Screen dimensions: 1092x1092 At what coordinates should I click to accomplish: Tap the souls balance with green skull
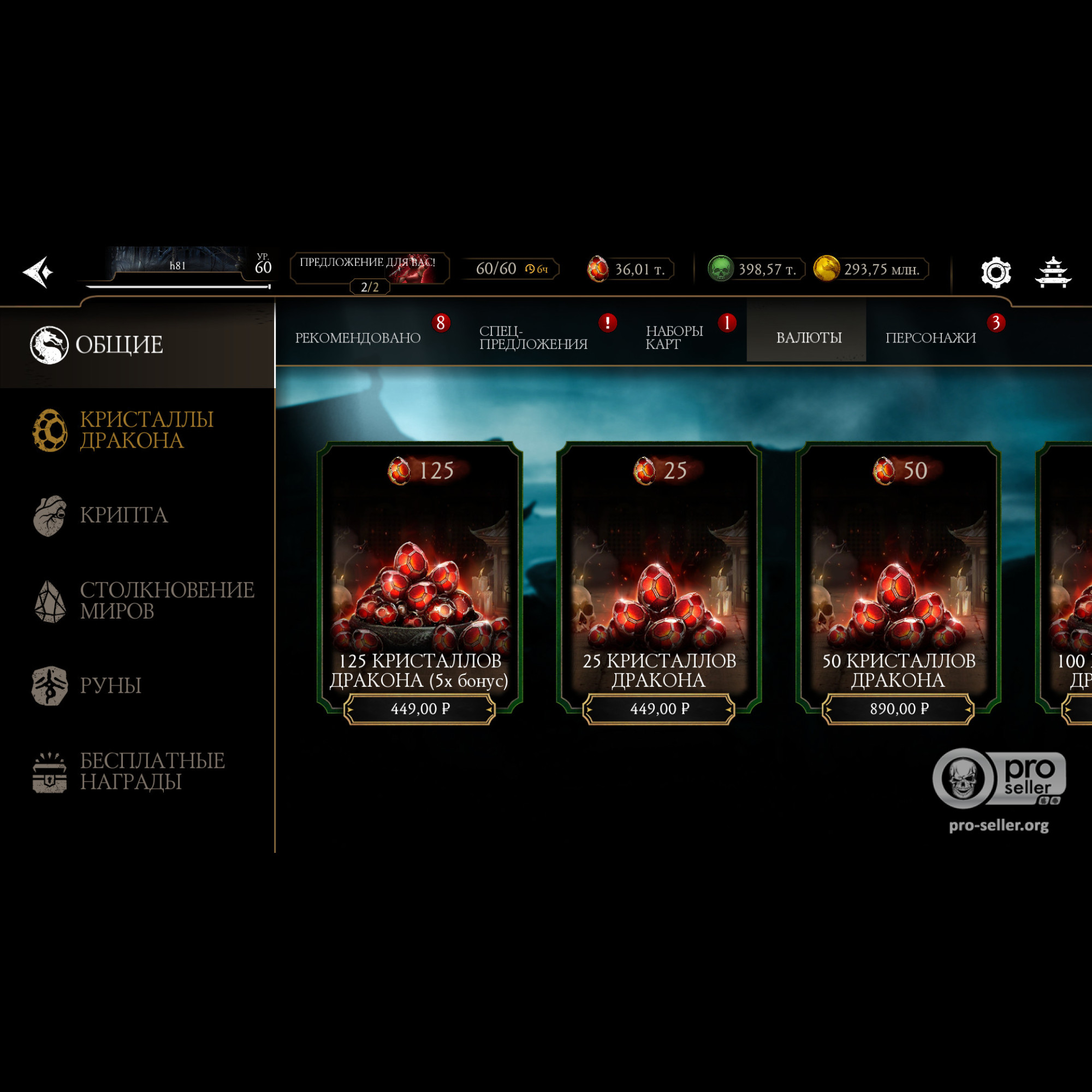click(755, 269)
